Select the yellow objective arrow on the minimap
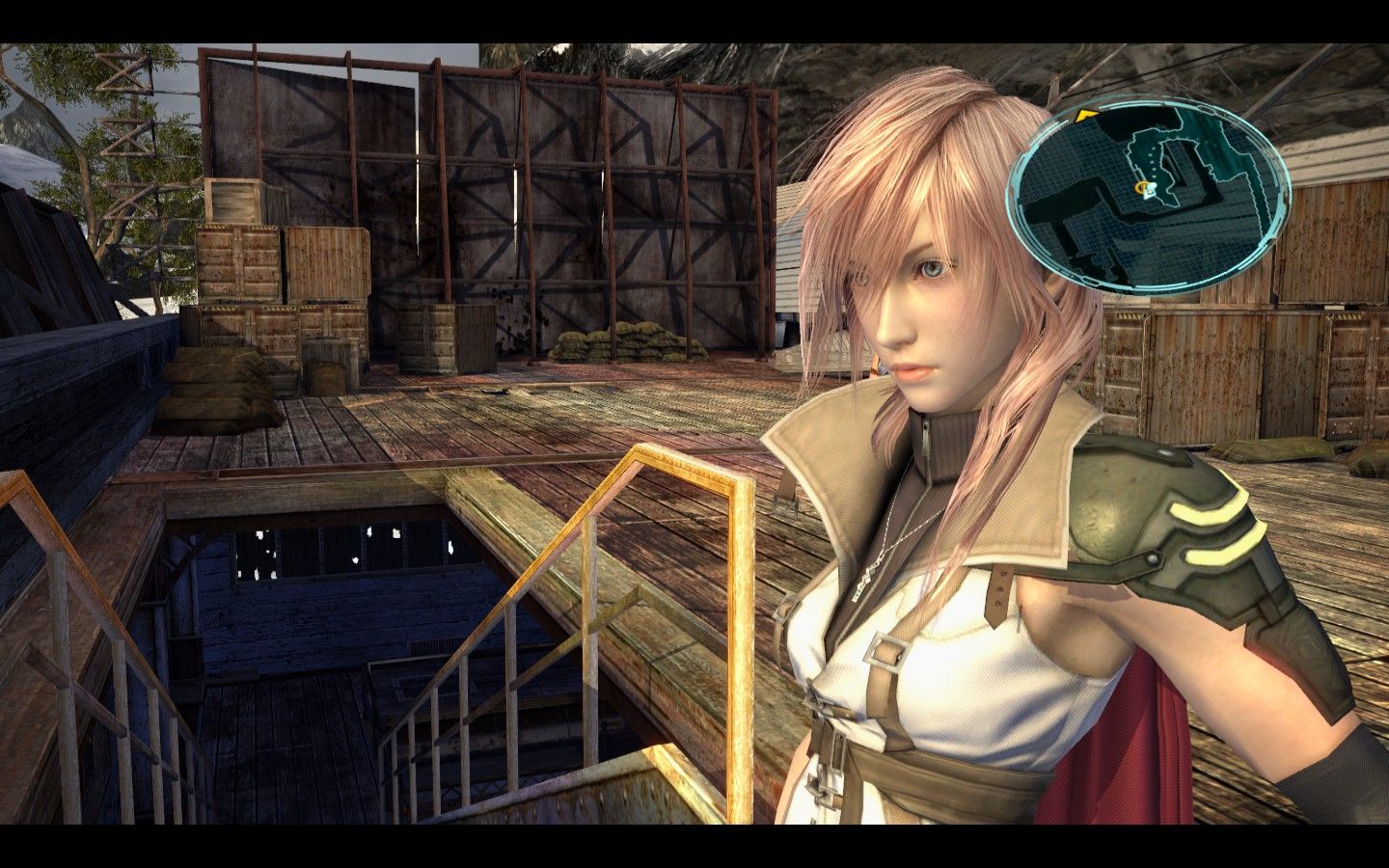 tap(1085, 114)
